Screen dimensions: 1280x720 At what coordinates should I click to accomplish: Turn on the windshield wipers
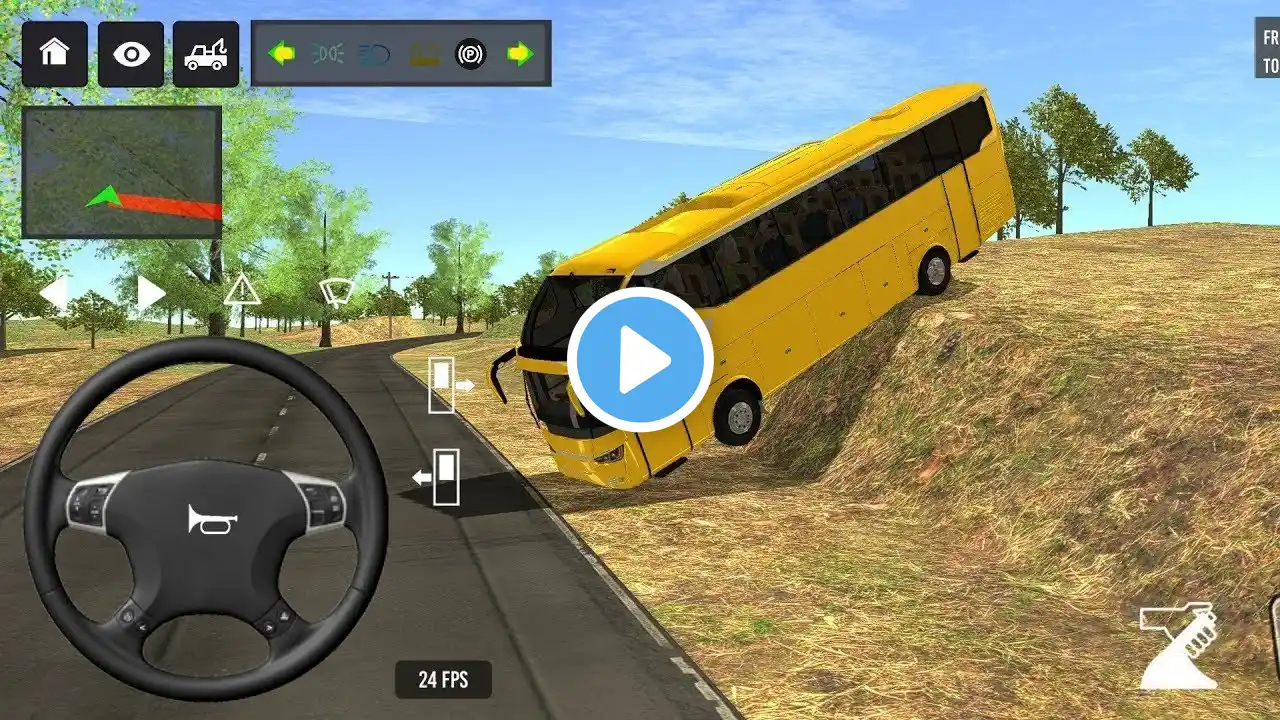[336, 292]
